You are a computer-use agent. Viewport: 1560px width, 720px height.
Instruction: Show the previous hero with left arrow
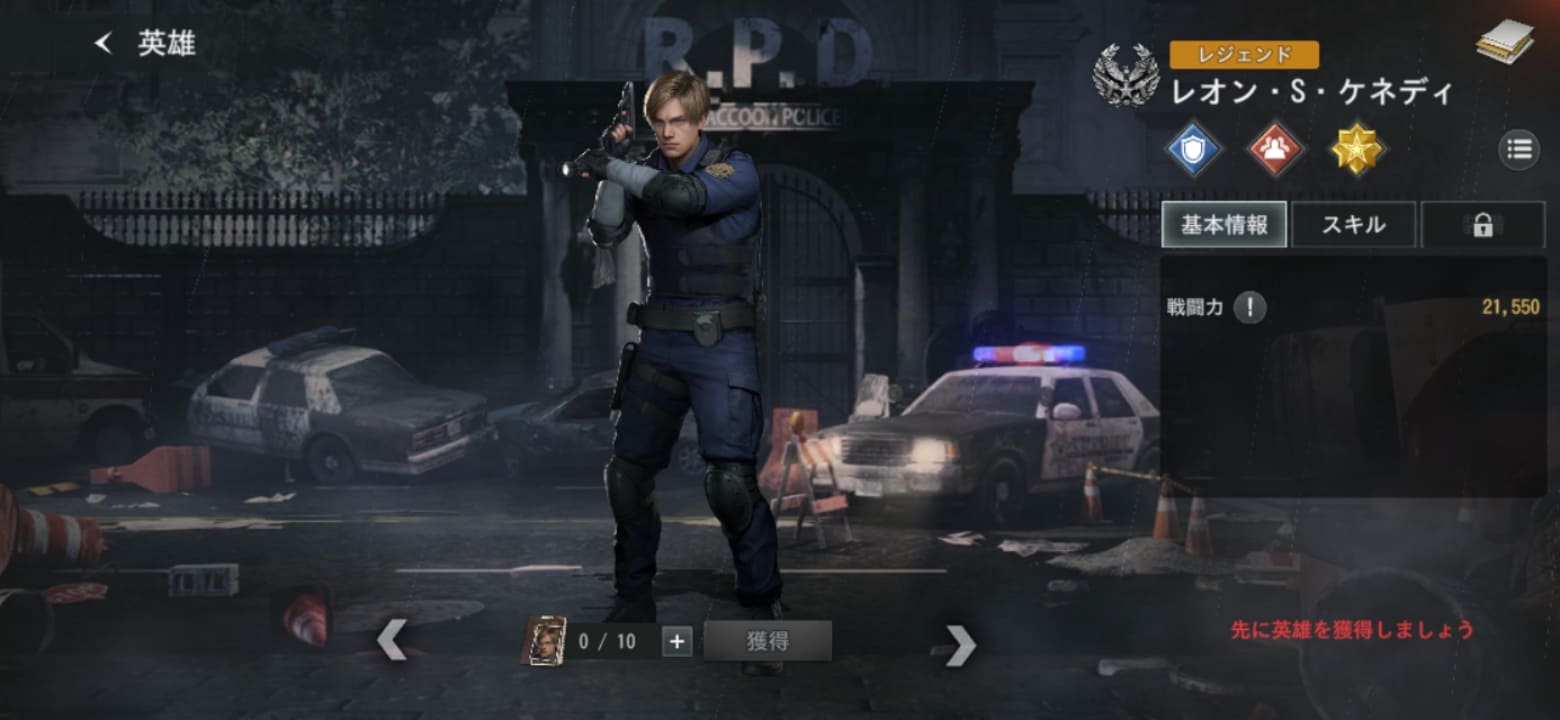tap(392, 640)
